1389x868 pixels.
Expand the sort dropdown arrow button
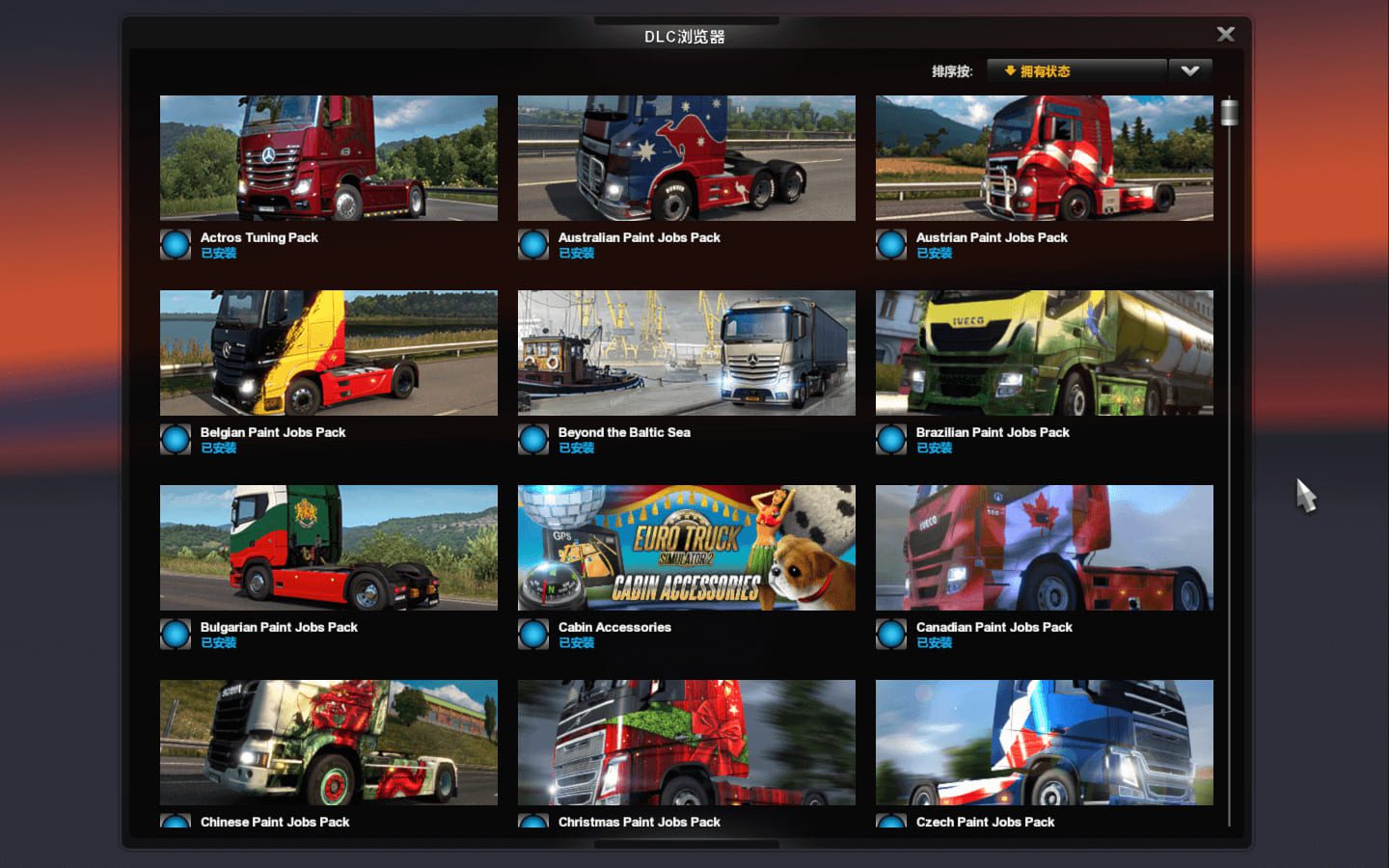coord(1190,71)
